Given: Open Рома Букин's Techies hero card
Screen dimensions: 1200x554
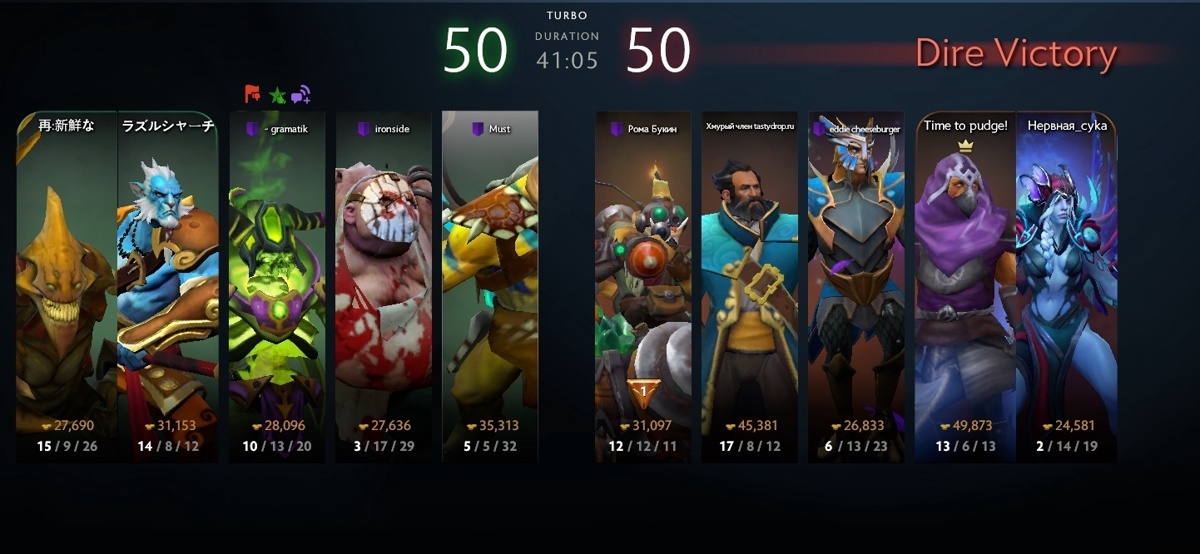Looking at the screenshot, I should pyautogui.click(x=643, y=285).
